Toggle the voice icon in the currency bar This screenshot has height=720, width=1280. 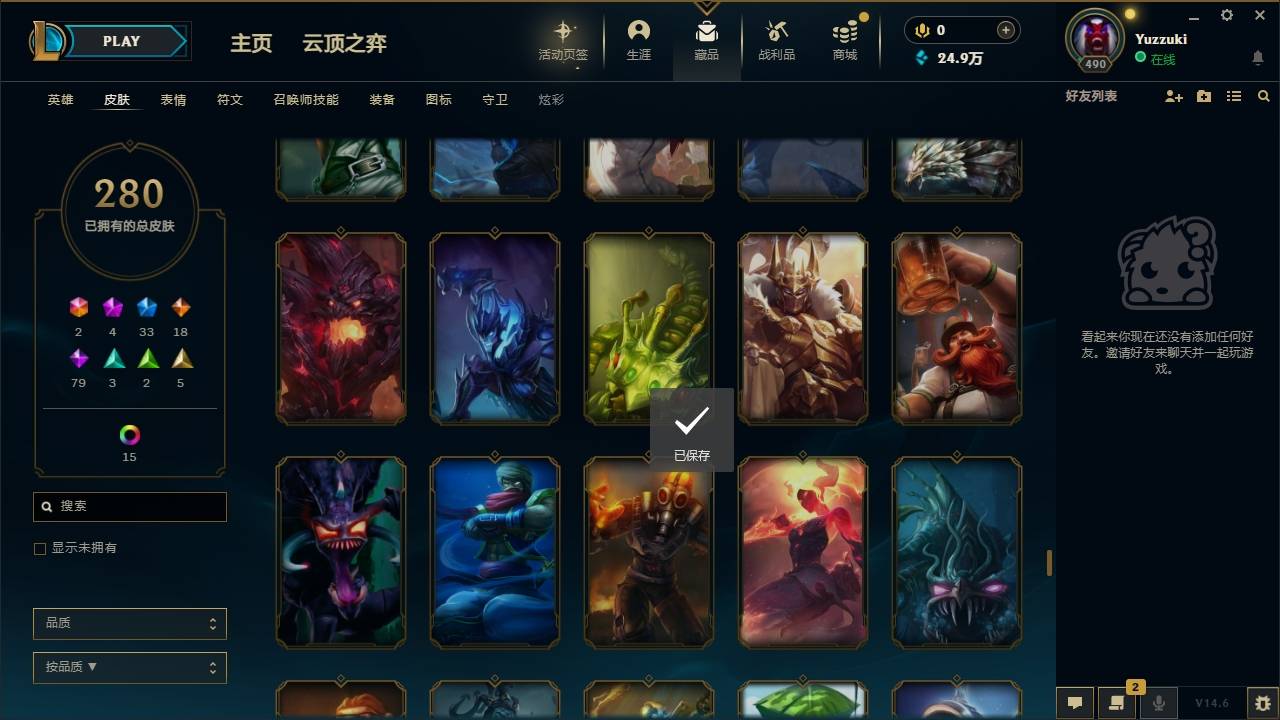point(921,30)
